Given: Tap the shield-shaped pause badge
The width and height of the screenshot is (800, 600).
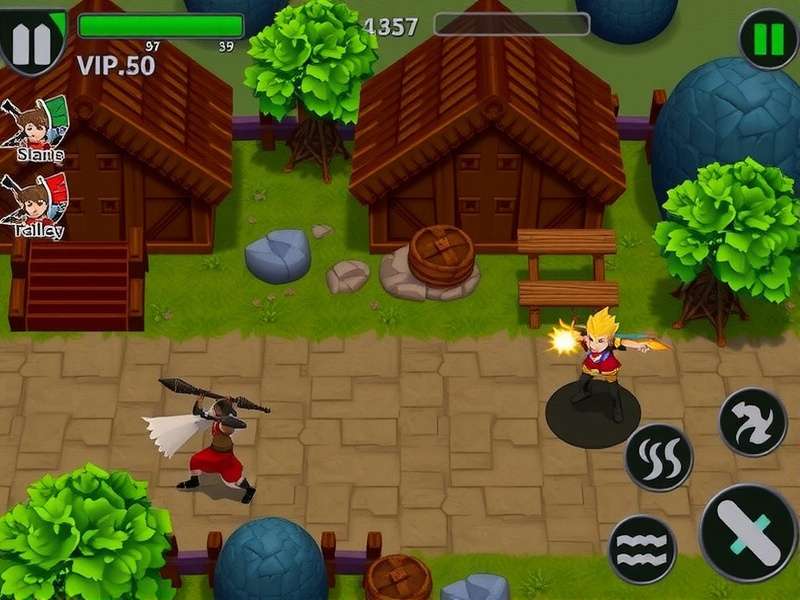Looking at the screenshot, I should [x=31, y=38].
